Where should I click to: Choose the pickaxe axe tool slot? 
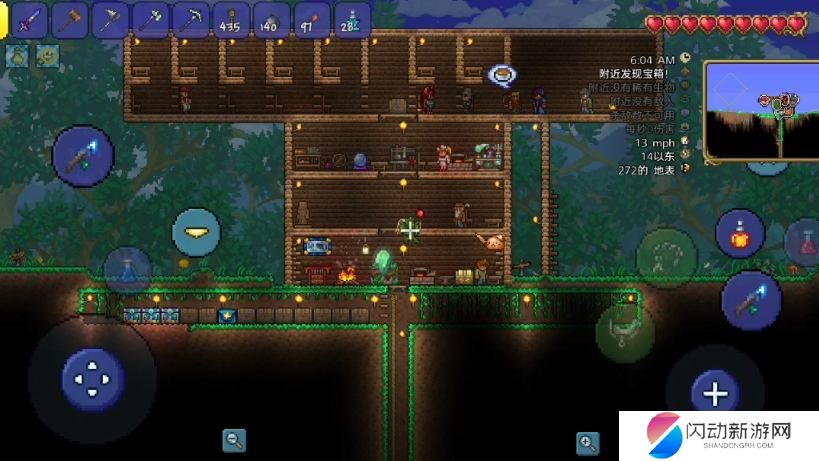click(110, 19)
